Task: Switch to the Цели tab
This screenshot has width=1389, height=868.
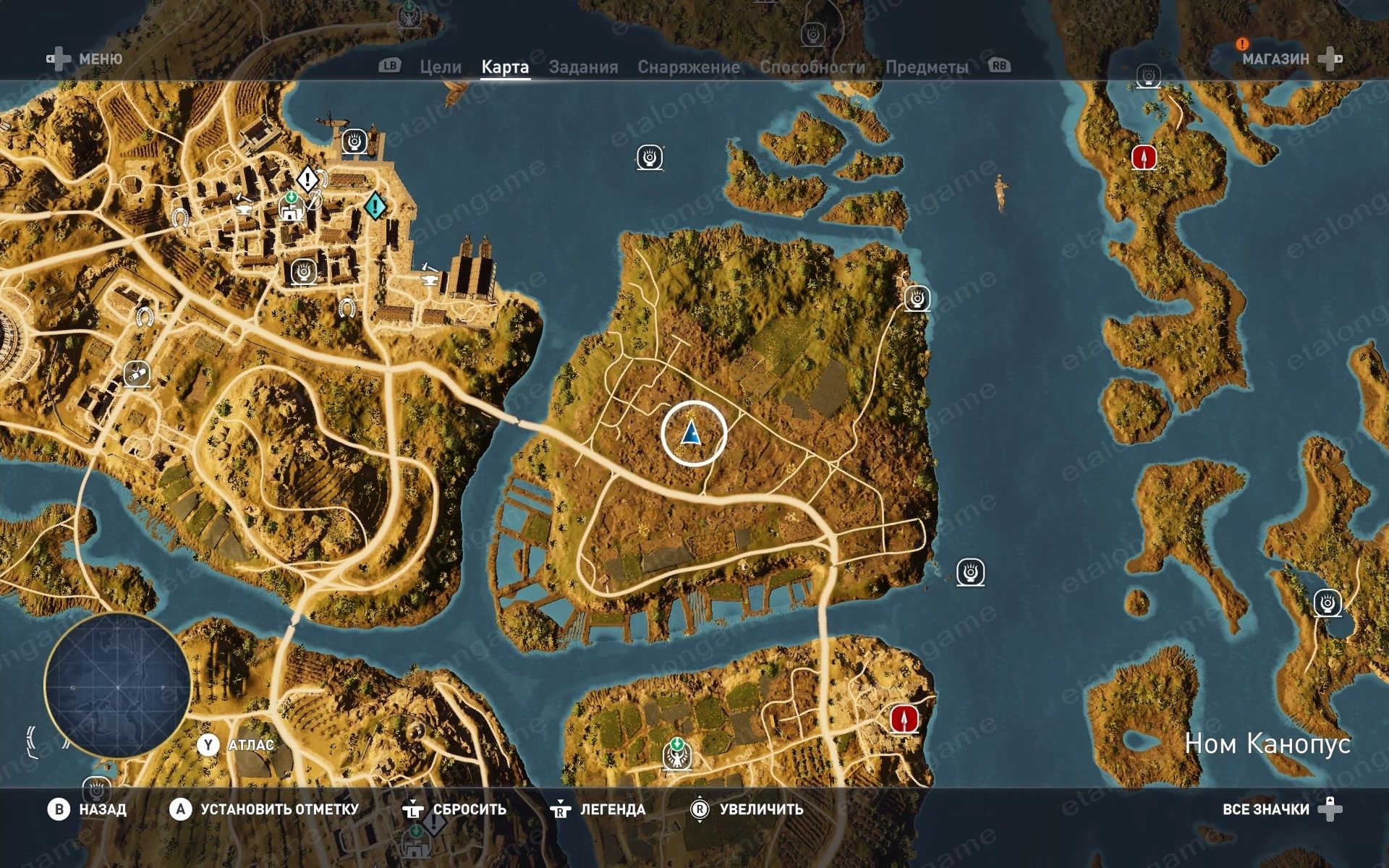Action: (440, 67)
